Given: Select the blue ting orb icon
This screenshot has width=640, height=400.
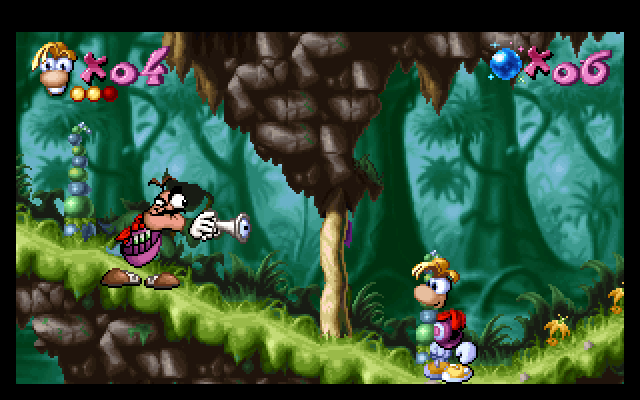Looking at the screenshot, I should coord(507,64).
